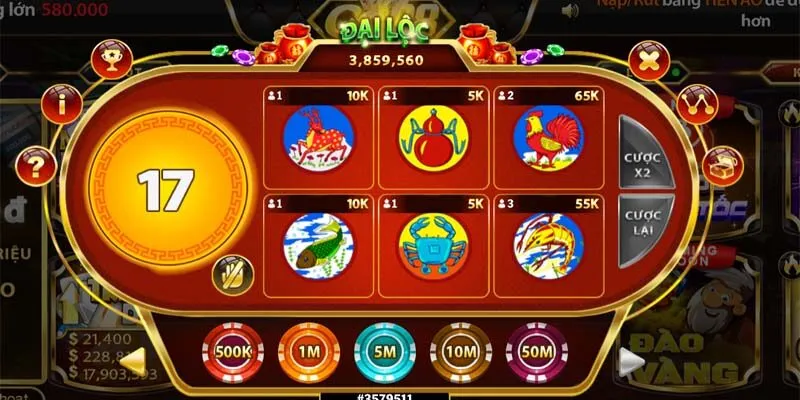The height and width of the screenshot is (400, 800).
Task: Choose the 5M chip
Action: 385,352
